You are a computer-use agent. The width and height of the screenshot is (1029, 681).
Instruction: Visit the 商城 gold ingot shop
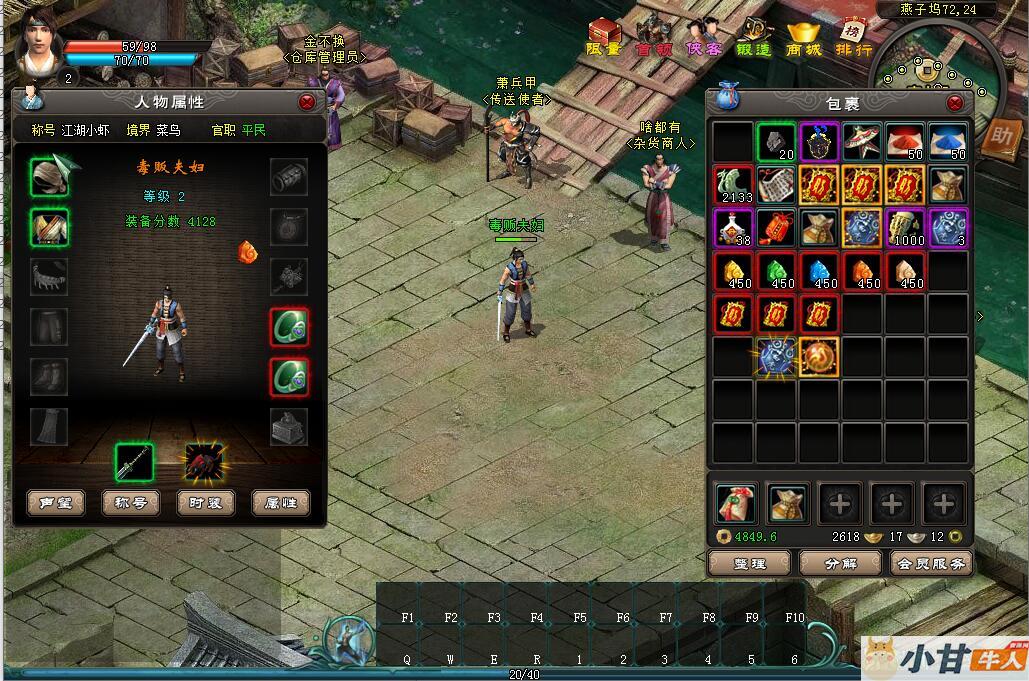click(803, 38)
